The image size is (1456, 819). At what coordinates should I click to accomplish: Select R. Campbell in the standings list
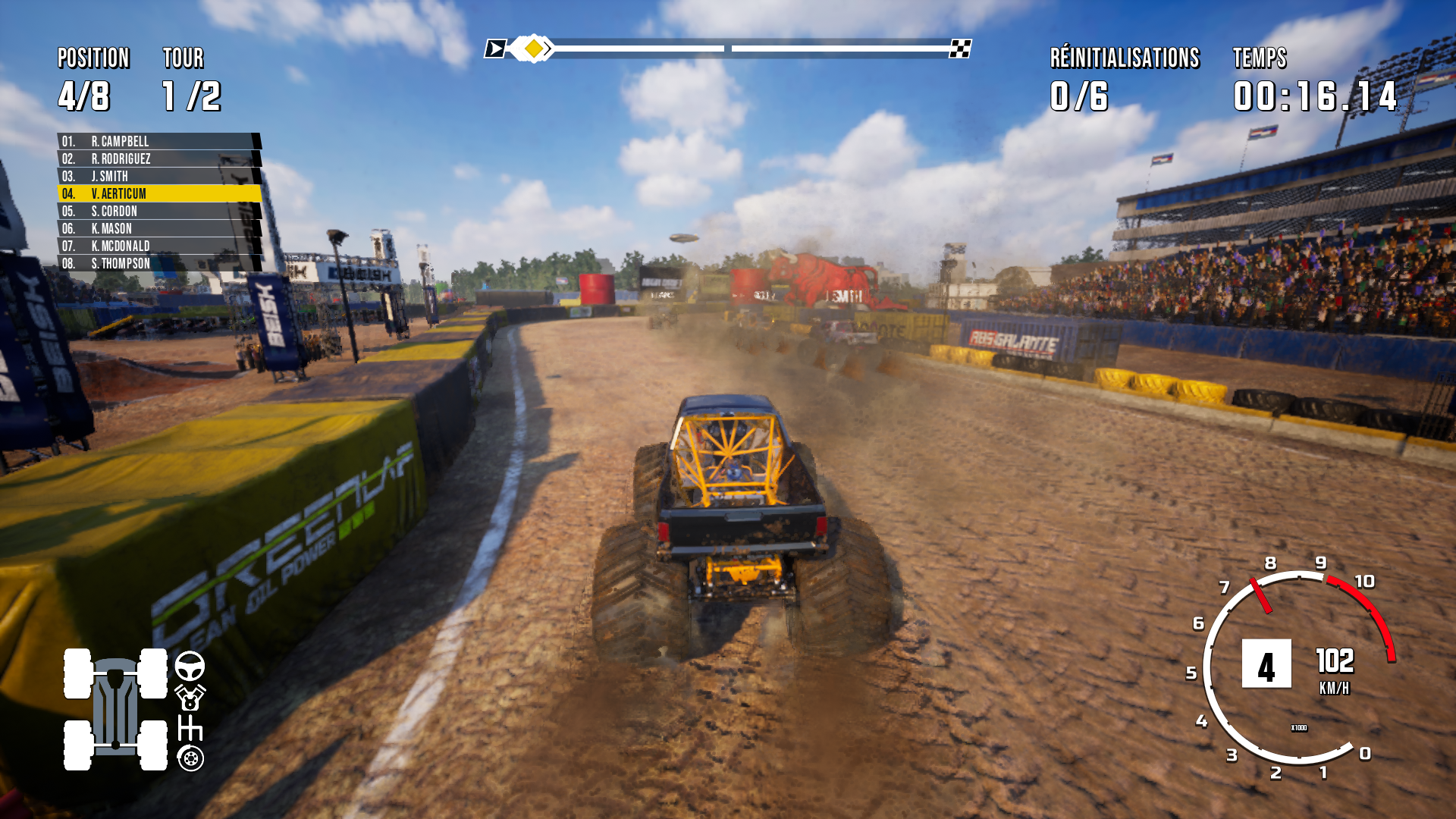tap(158, 142)
